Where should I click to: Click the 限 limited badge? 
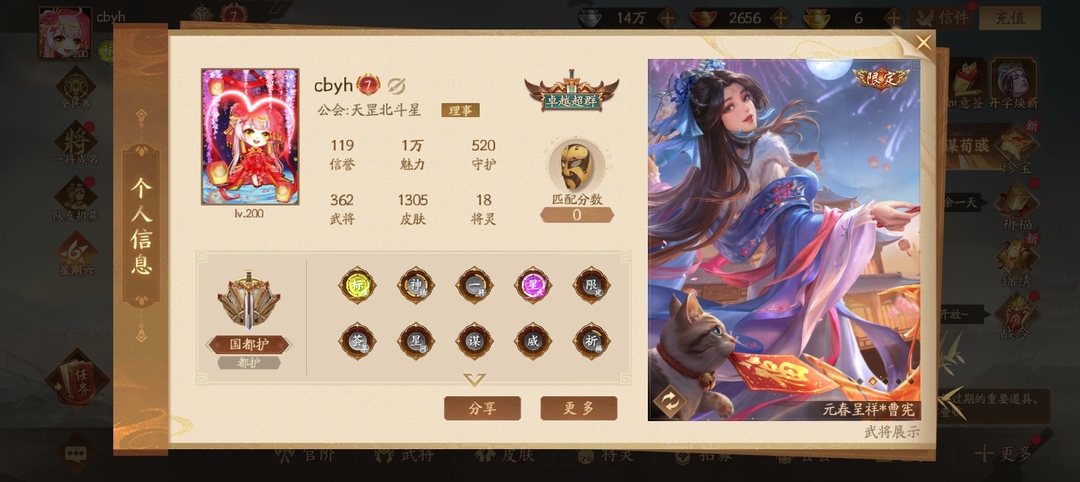point(592,285)
